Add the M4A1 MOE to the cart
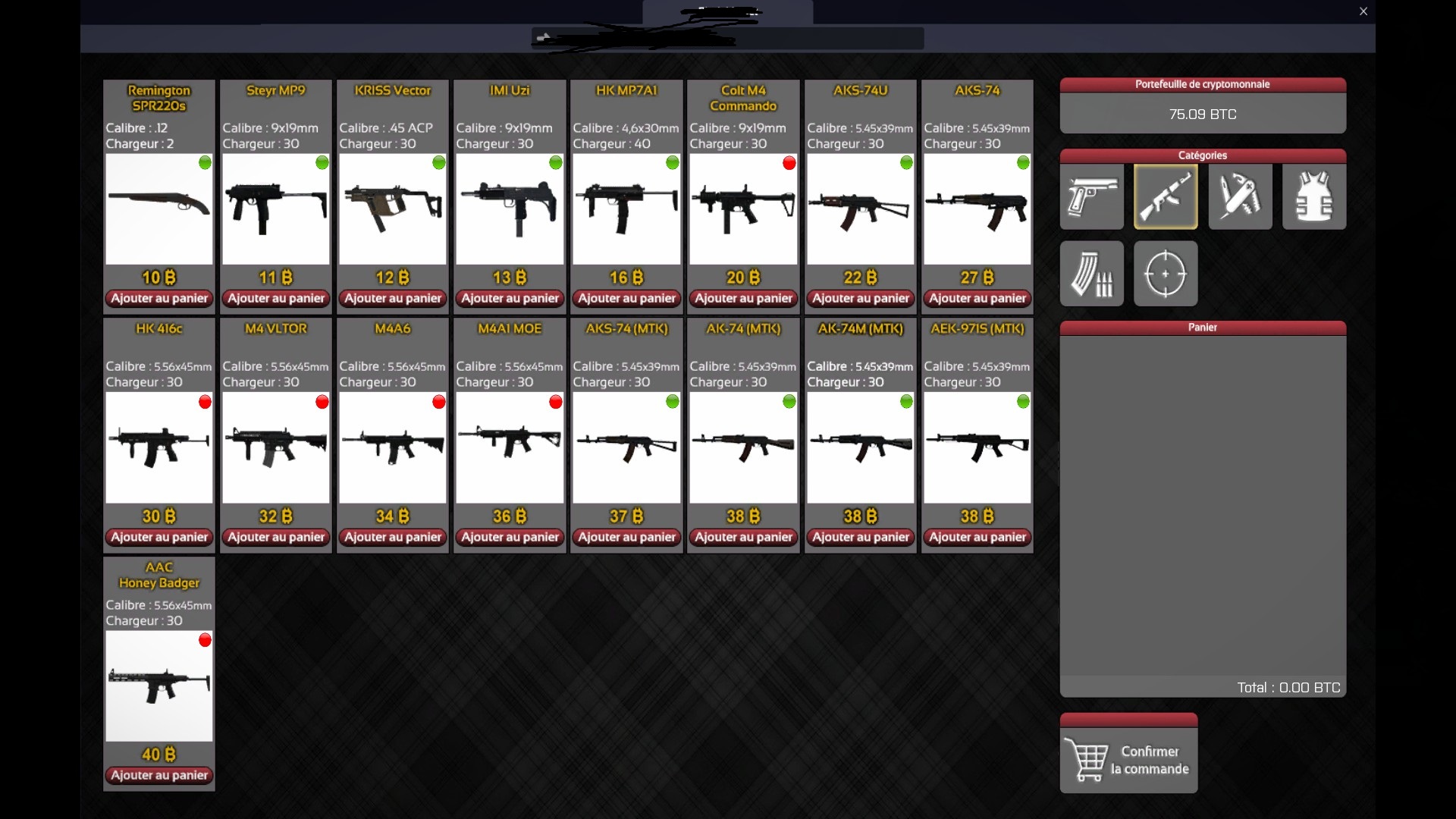 click(x=510, y=537)
